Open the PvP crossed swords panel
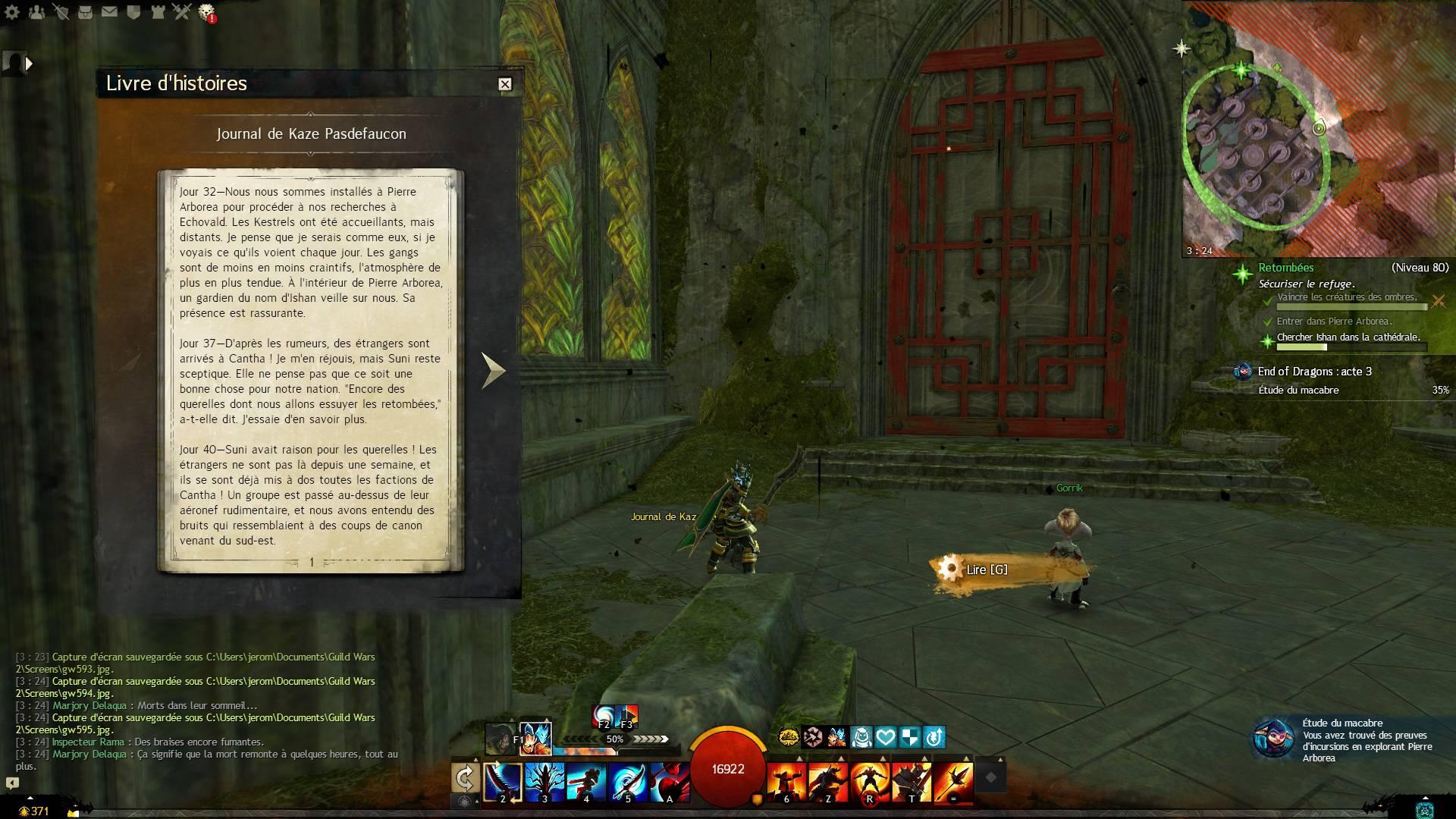Image resolution: width=1456 pixels, height=819 pixels. point(181,11)
